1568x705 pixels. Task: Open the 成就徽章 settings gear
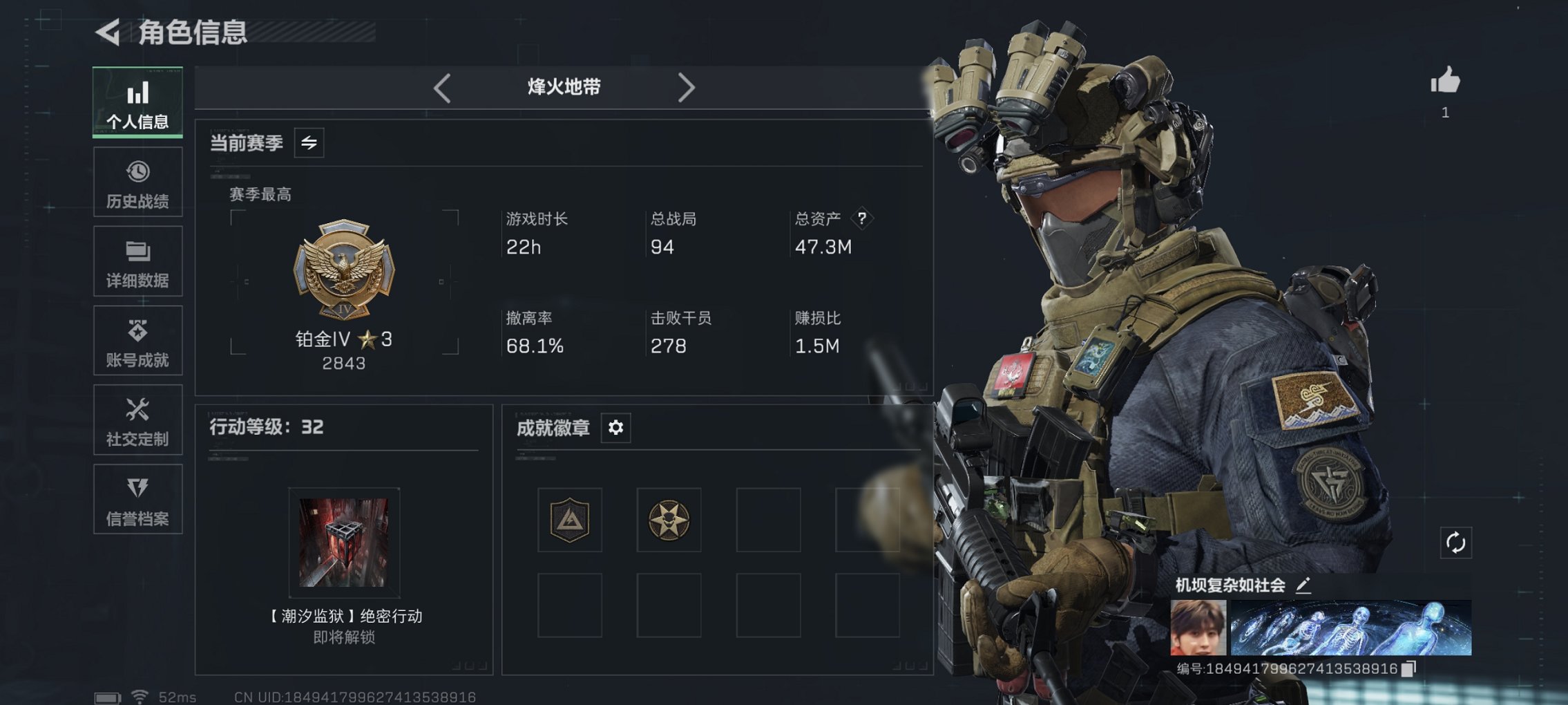(615, 428)
